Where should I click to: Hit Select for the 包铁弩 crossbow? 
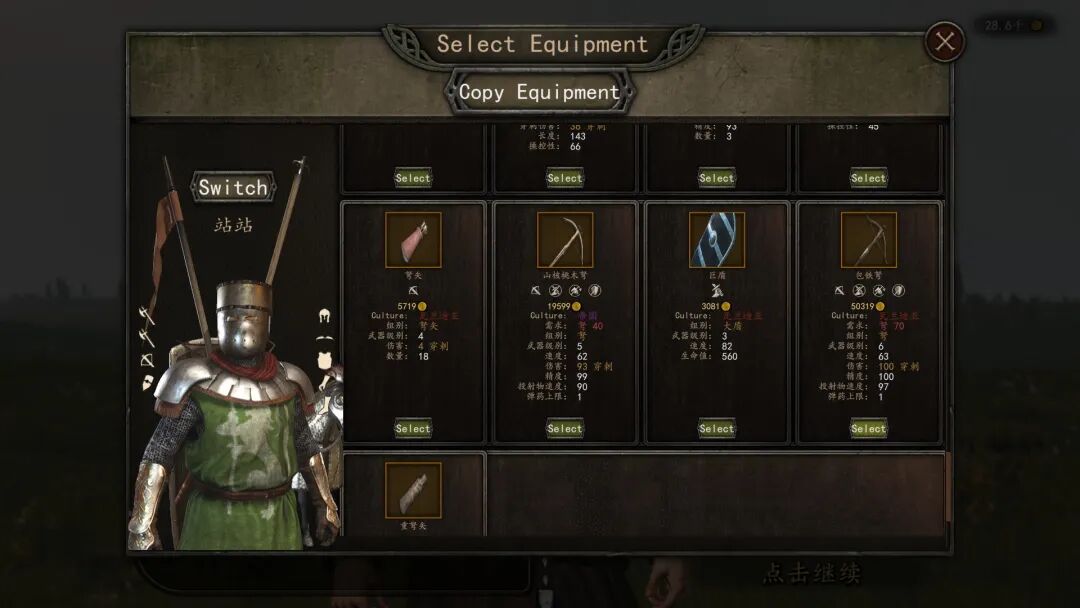[868, 428]
